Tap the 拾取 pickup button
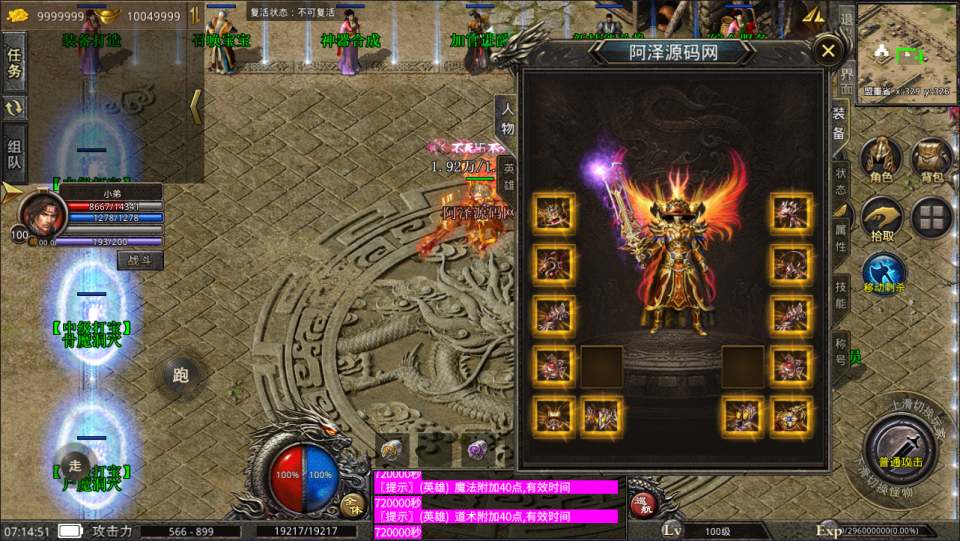The height and width of the screenshot is (541, 960). point(881,220)
